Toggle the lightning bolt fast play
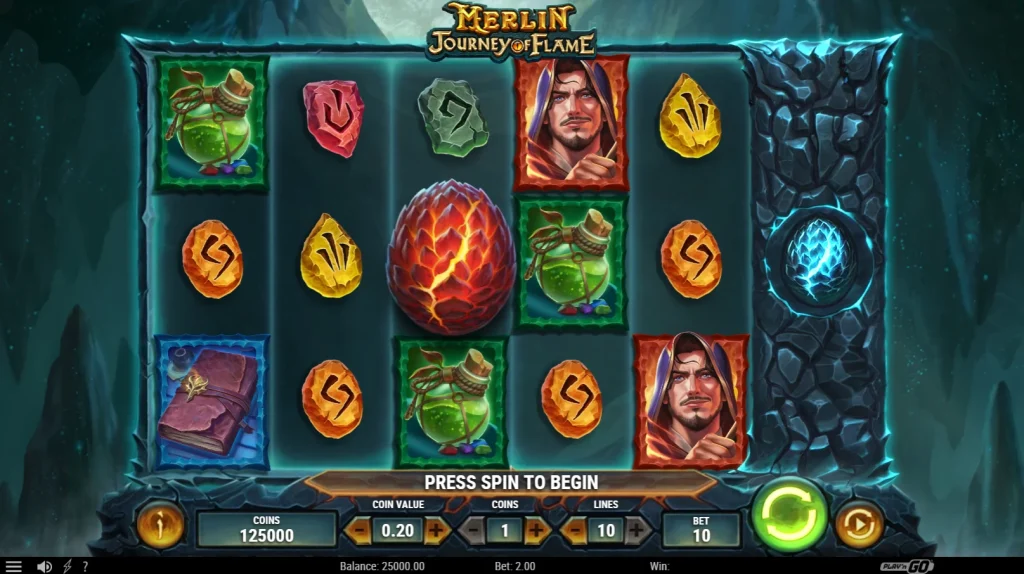This screenshot has width=1024, height=574. [x=68, y=566]
